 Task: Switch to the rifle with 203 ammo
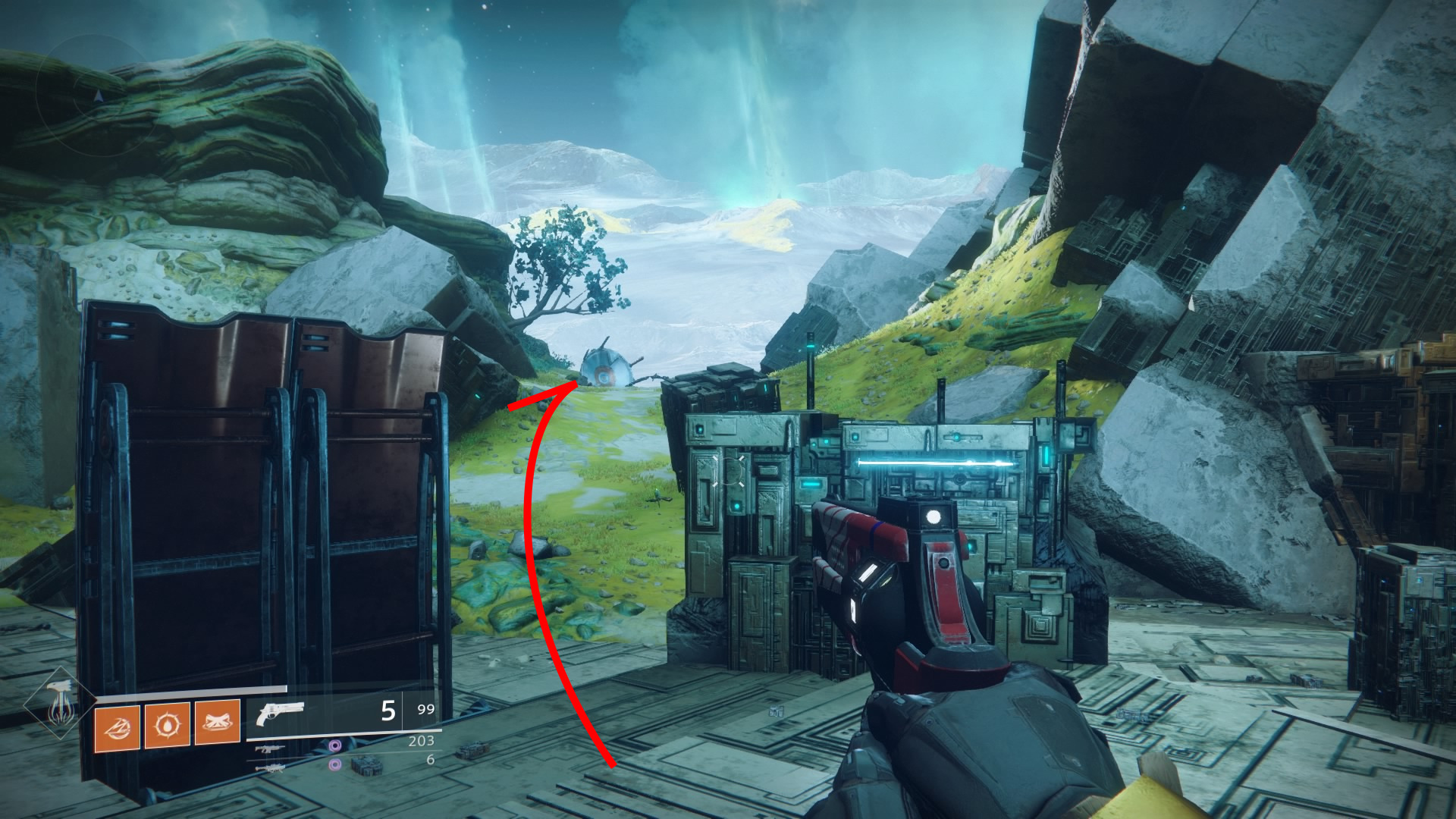pos(269,749)
